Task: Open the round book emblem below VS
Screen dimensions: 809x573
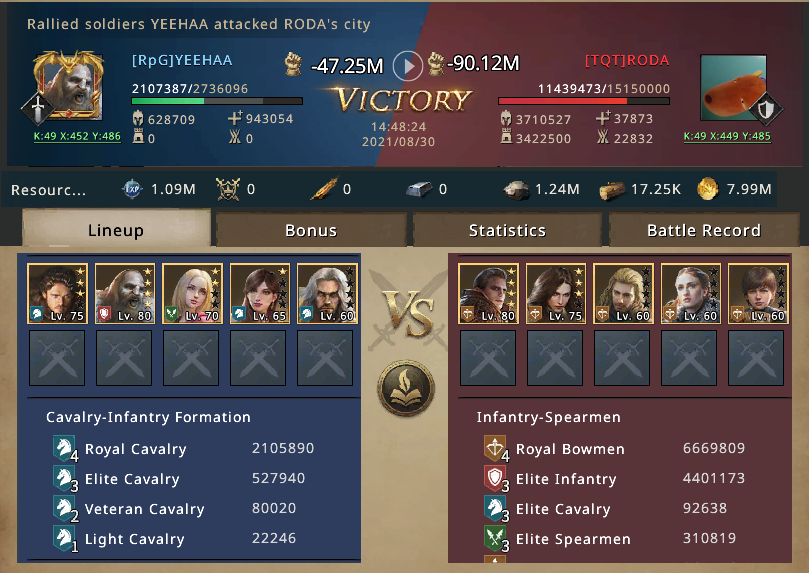Action: pos(406,386)
